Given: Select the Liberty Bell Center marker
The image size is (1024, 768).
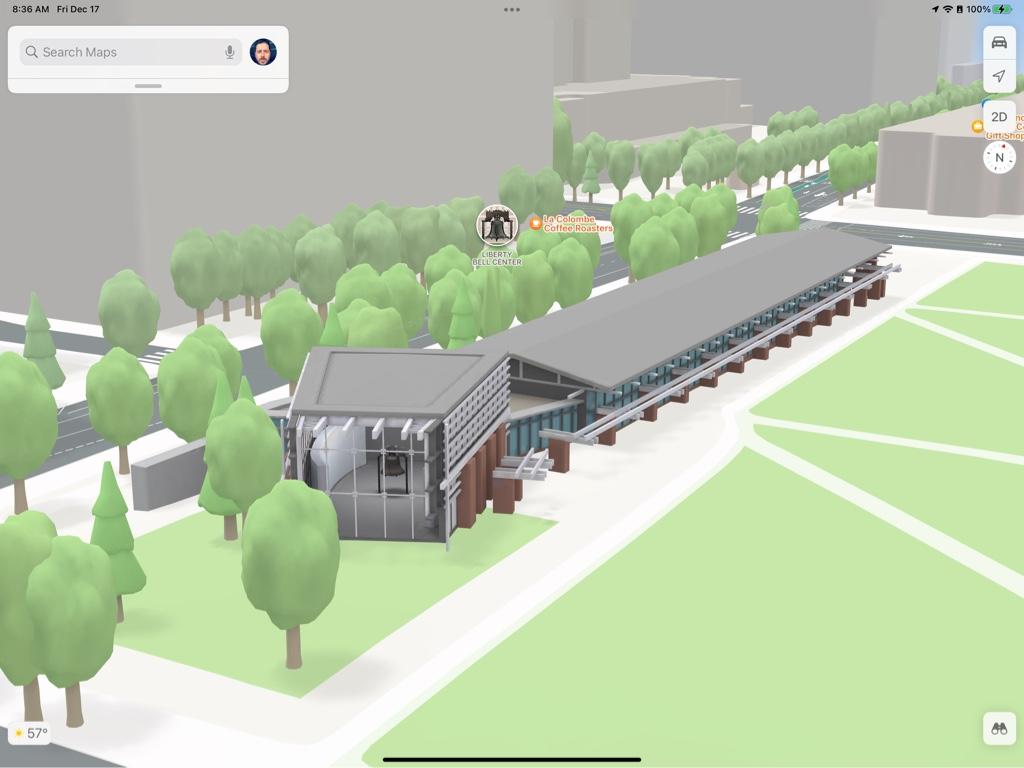Looking at the screenshot, I should point(496,226).
